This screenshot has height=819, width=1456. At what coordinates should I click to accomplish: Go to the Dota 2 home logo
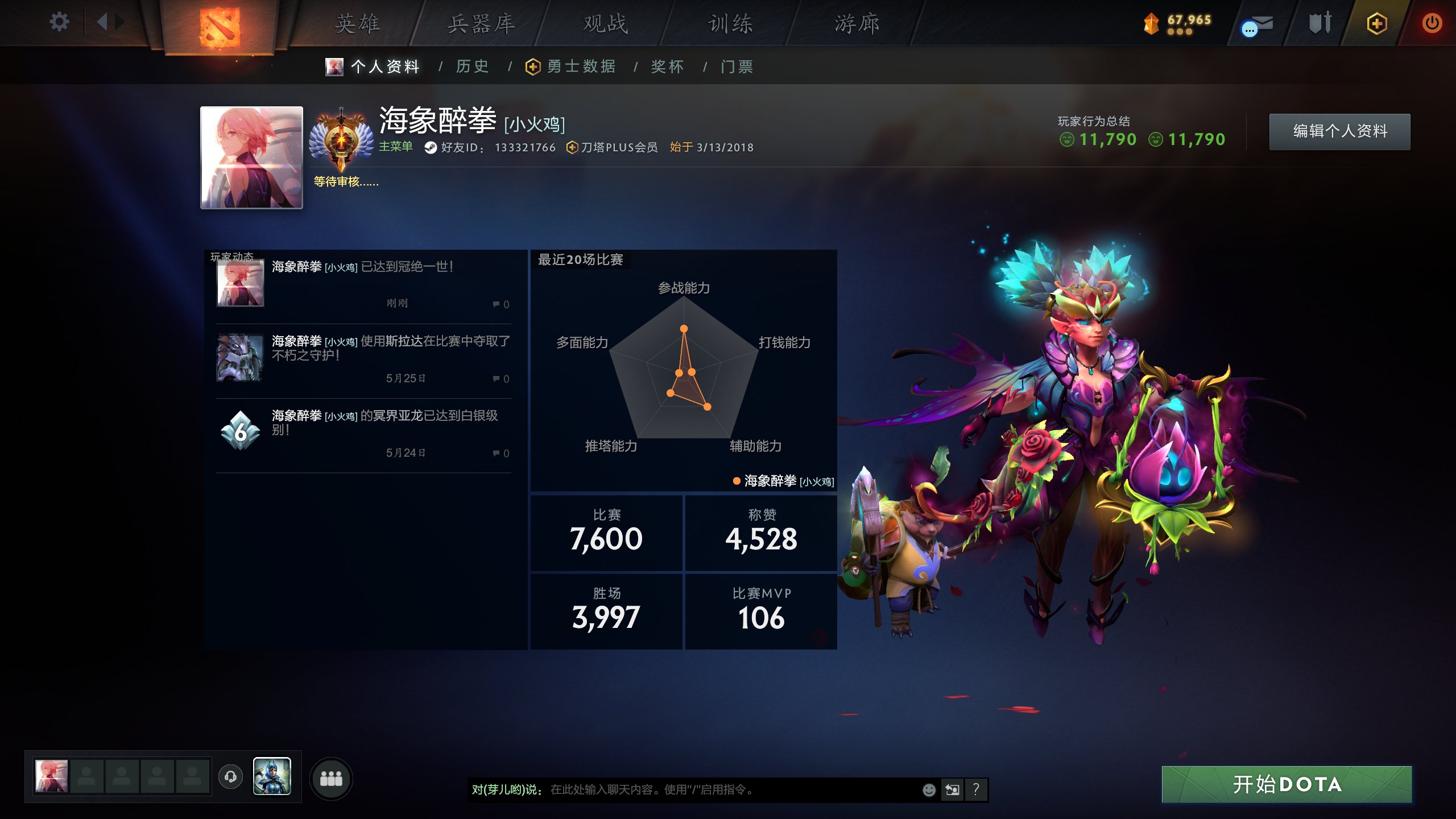[x=220, y=26]
